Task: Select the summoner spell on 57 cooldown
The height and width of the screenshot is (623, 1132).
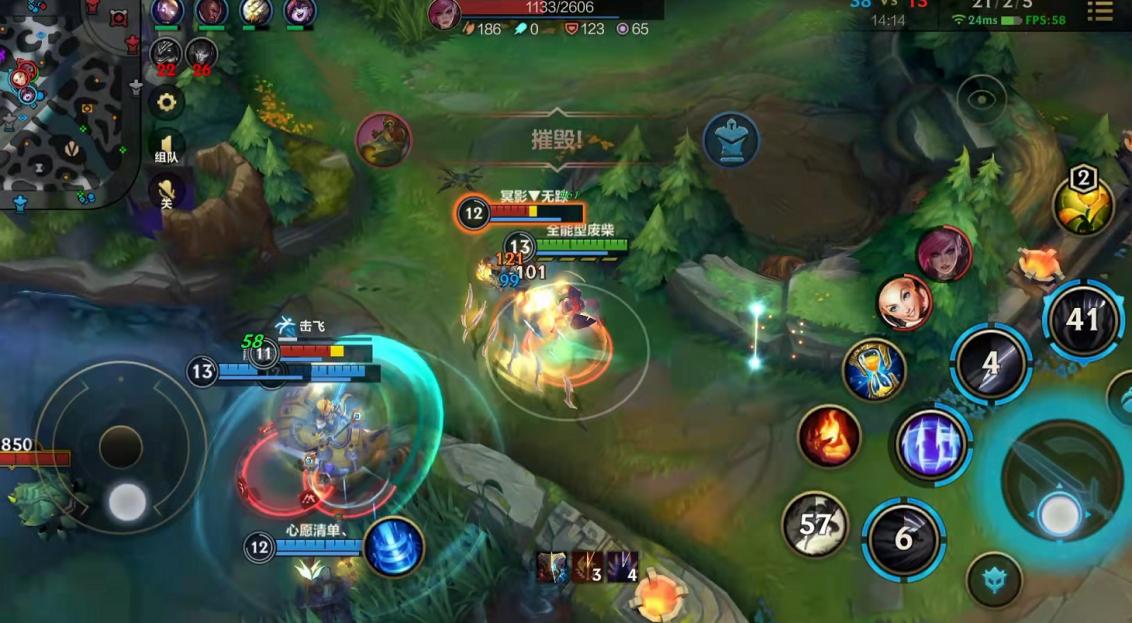Action: pos(815,523)
